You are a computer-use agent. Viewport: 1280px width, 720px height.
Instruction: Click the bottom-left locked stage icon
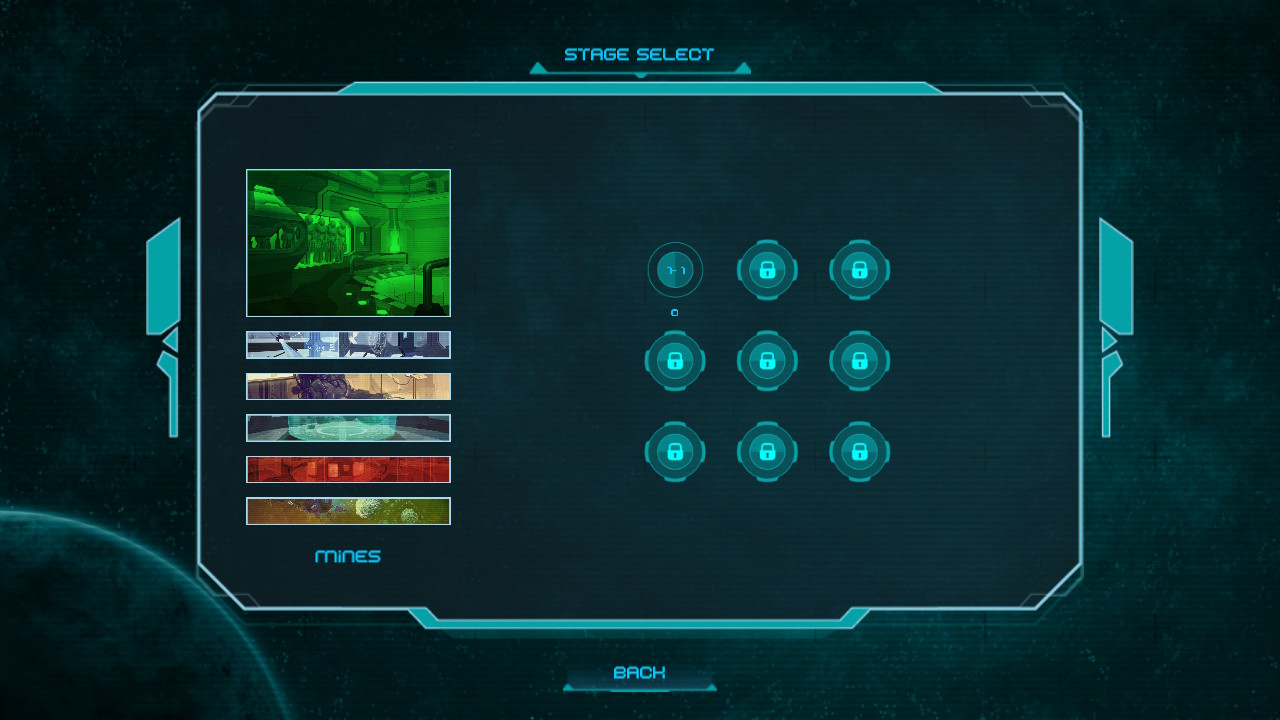675,451
